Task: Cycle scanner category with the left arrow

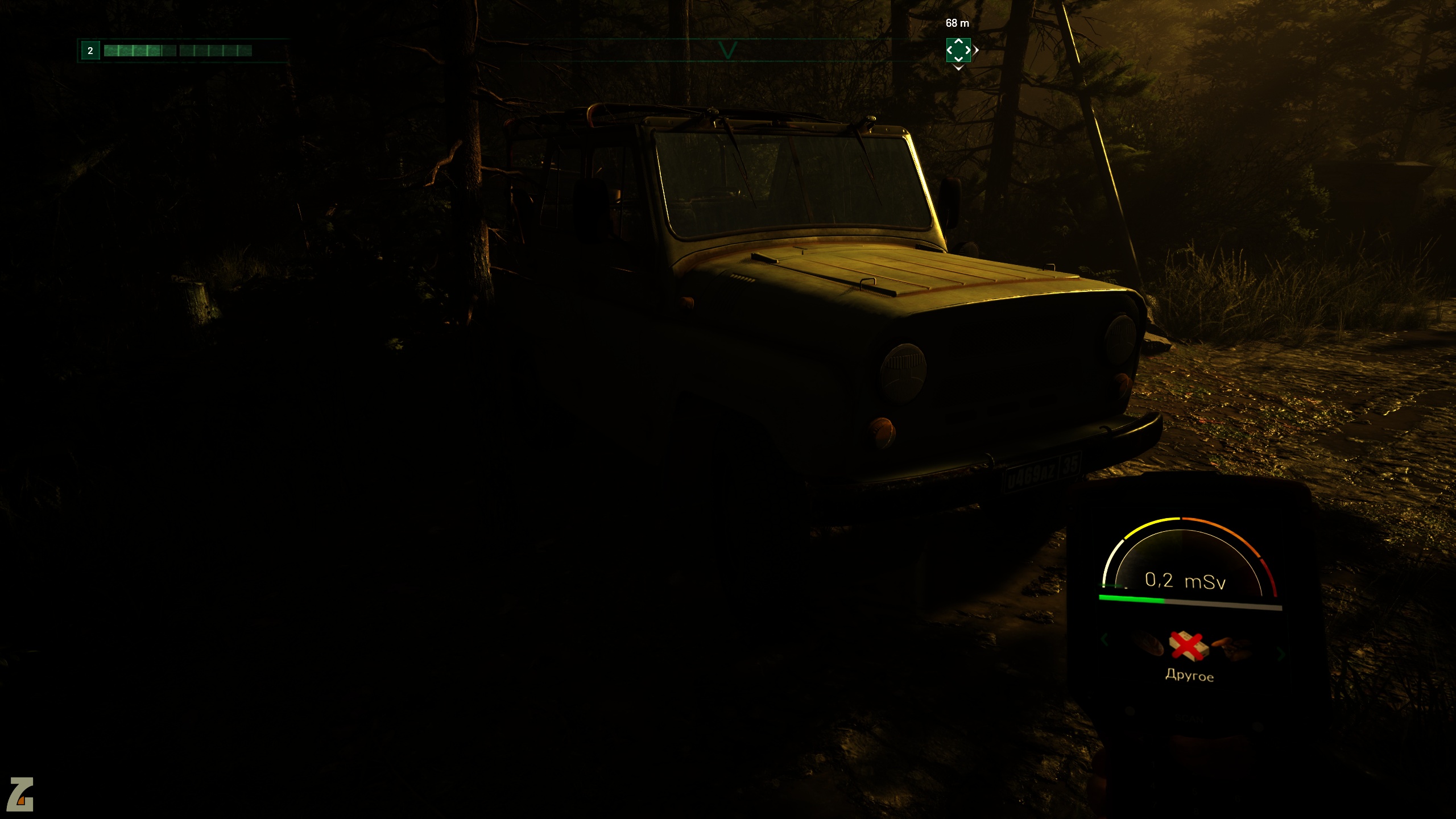Action: click(x=1105, y=640)
